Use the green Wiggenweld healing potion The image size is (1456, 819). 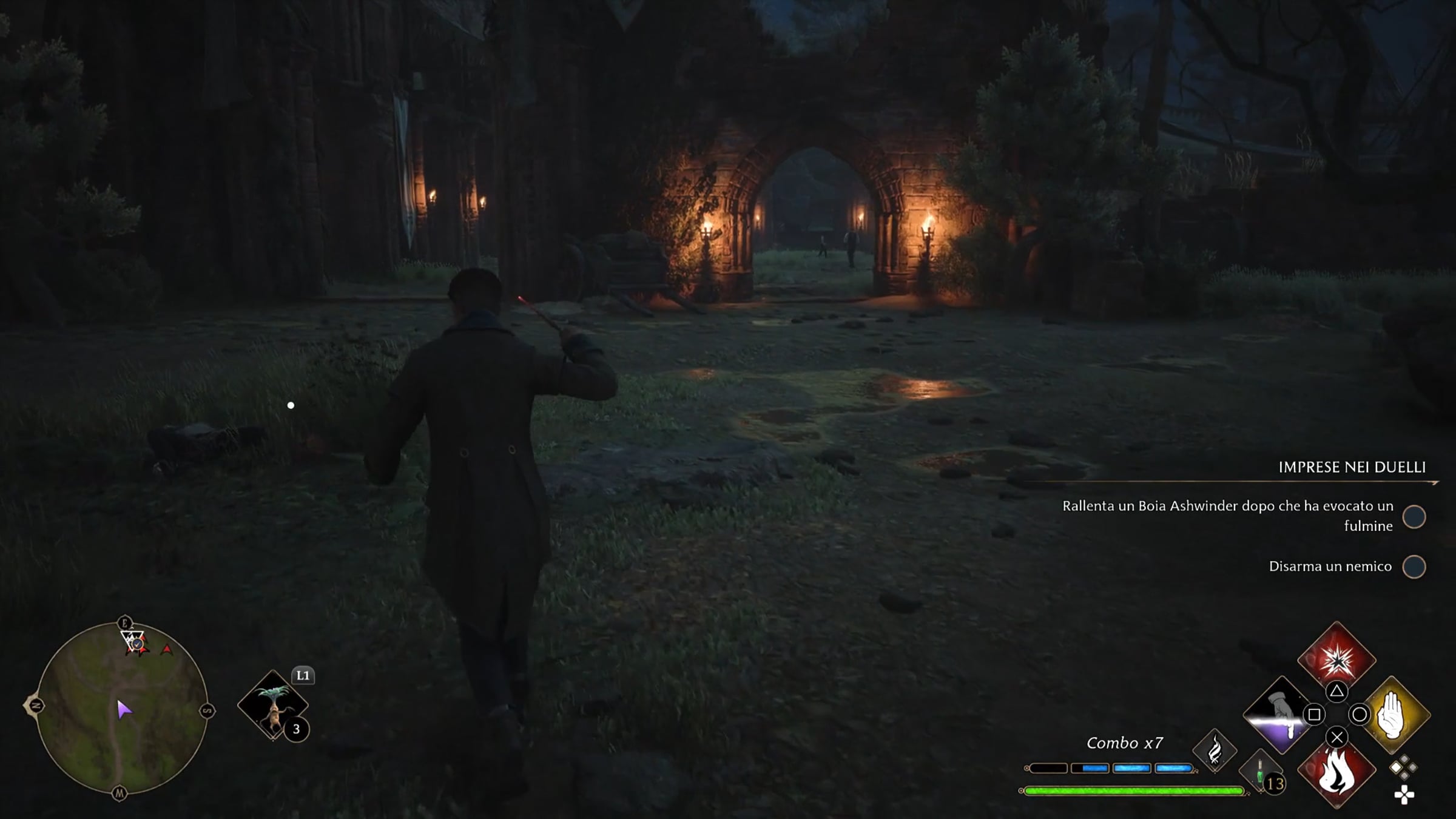1261,773
